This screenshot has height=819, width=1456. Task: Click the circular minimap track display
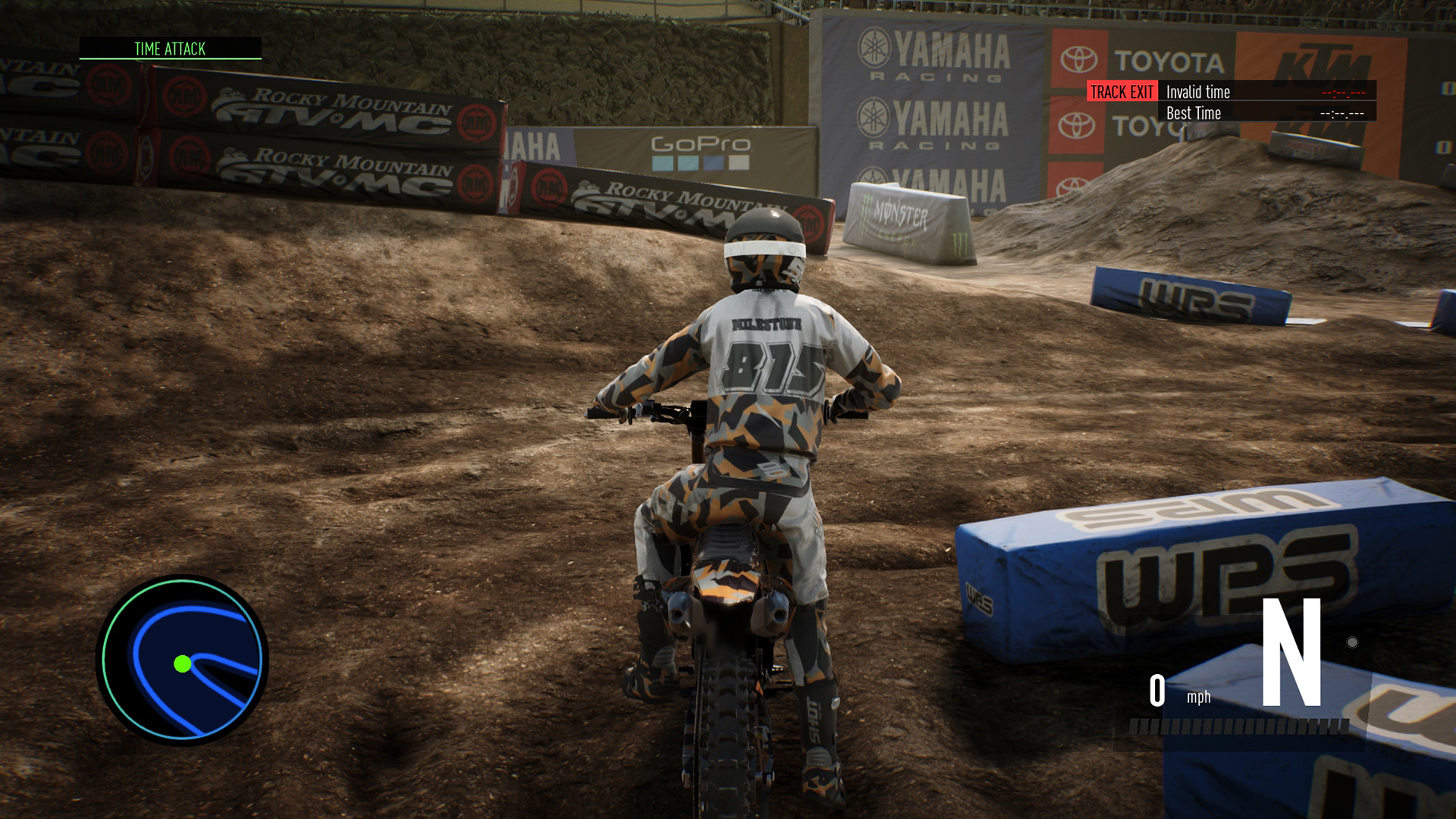tap(182, 660)
